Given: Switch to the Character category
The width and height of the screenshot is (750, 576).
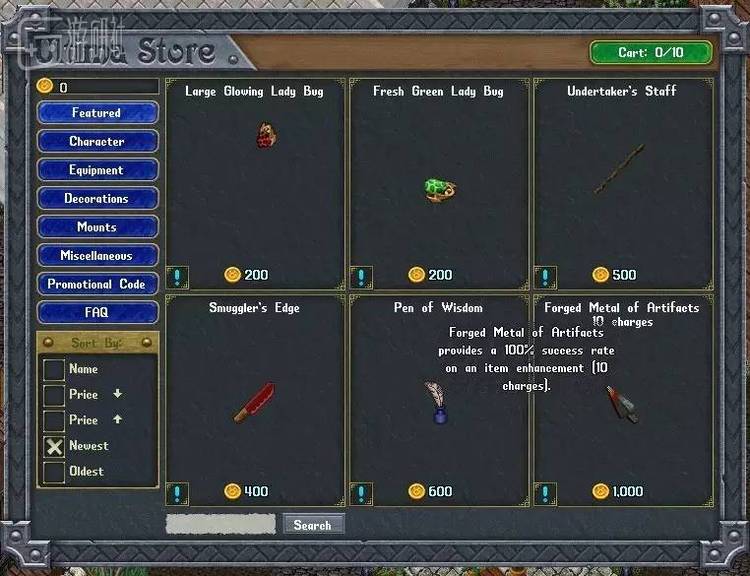Looking at the screenshot, I should click(x=97, y=142).
